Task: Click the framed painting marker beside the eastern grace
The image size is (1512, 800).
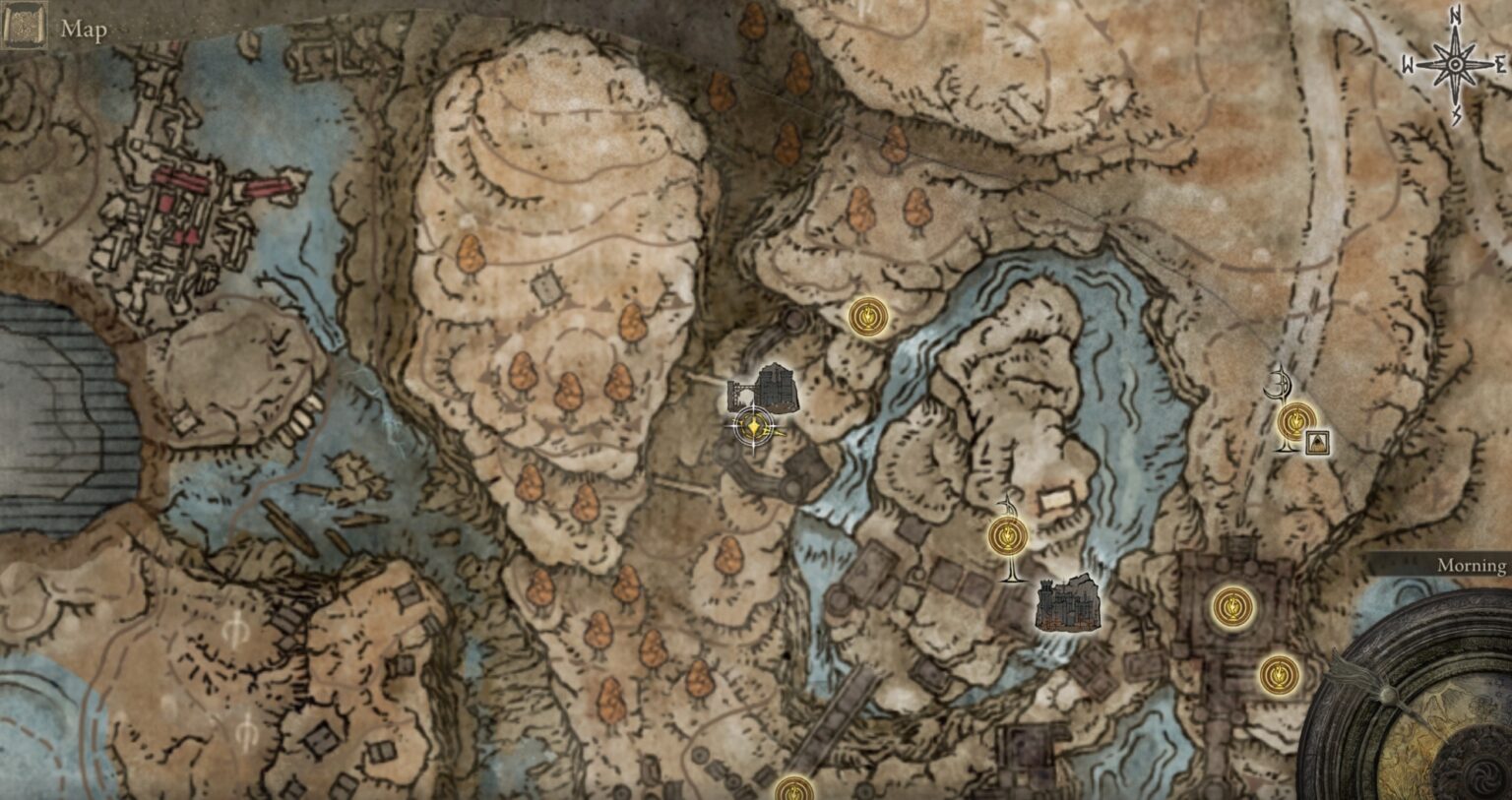Action: [x=1316, y=443]
